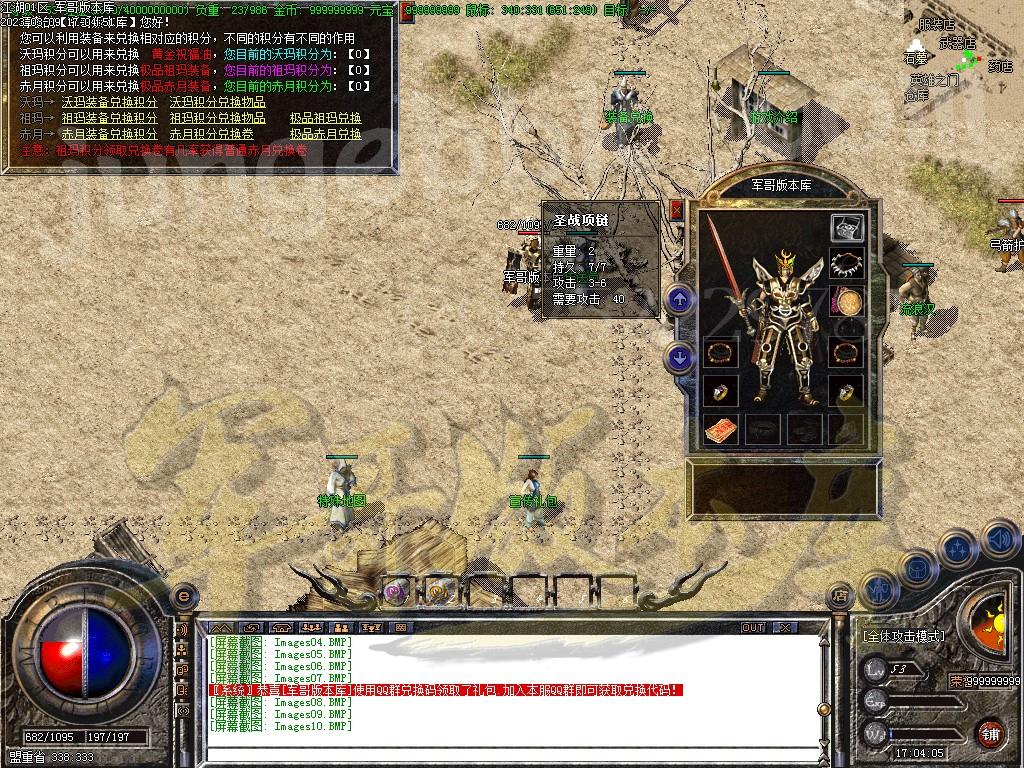Choose 沃玛积分兑换物品 option
Screen dimensions: 1024x768
click(x=217, y=102)
